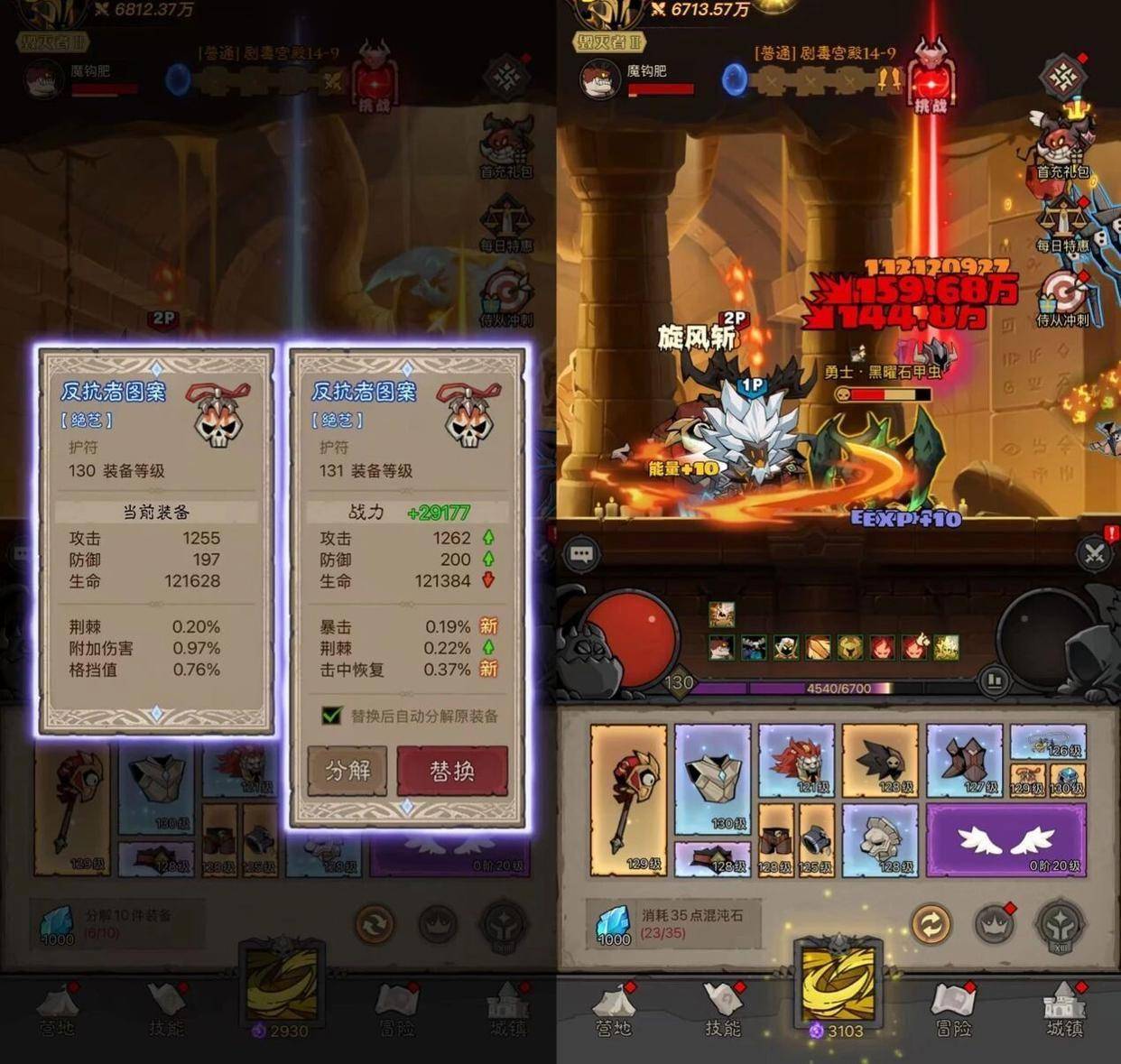Open the 消耗35点混沌石 quest tracker

(x=672, y=923)
